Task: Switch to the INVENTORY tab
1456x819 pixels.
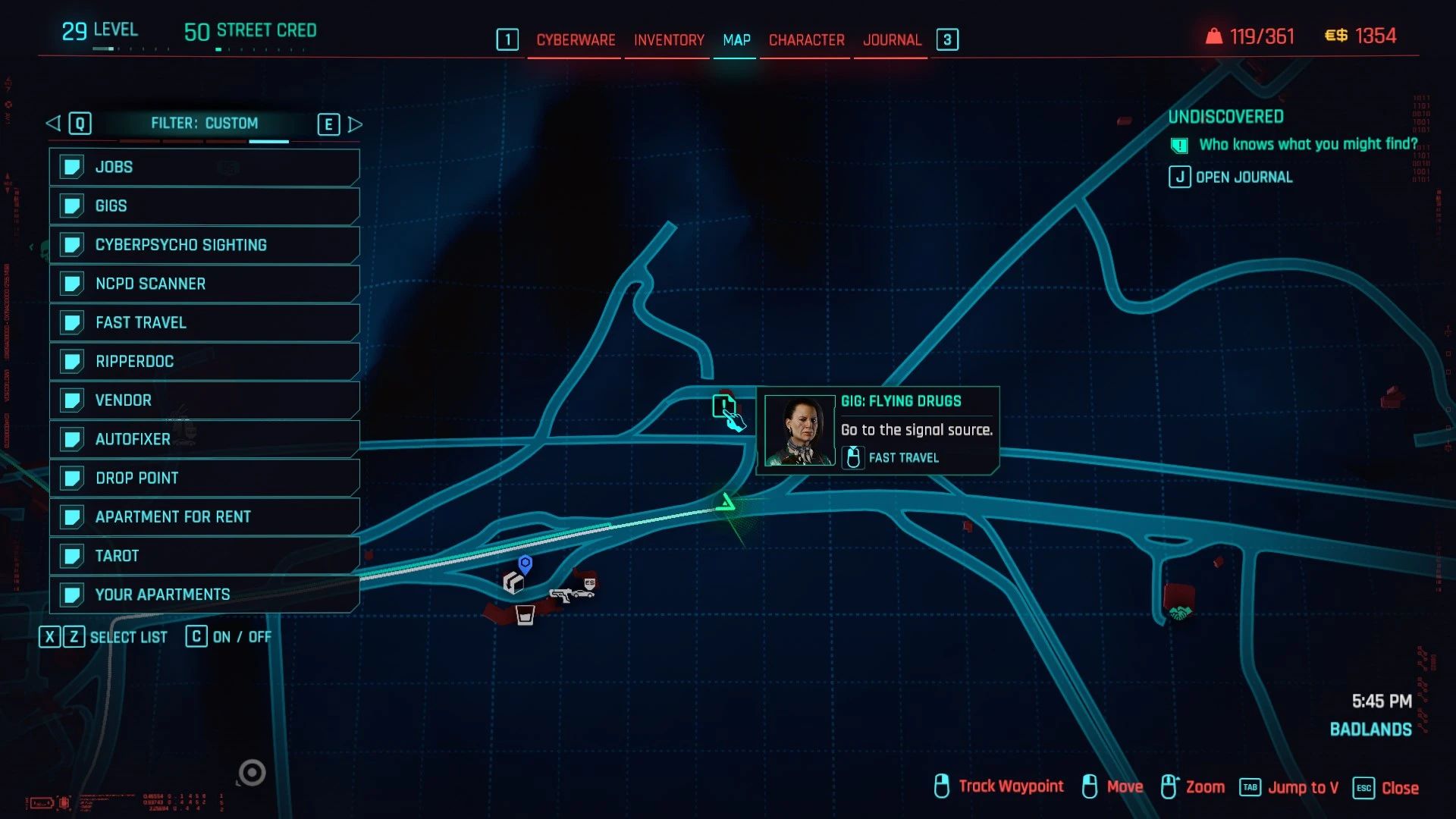Action: pos(667,40)
